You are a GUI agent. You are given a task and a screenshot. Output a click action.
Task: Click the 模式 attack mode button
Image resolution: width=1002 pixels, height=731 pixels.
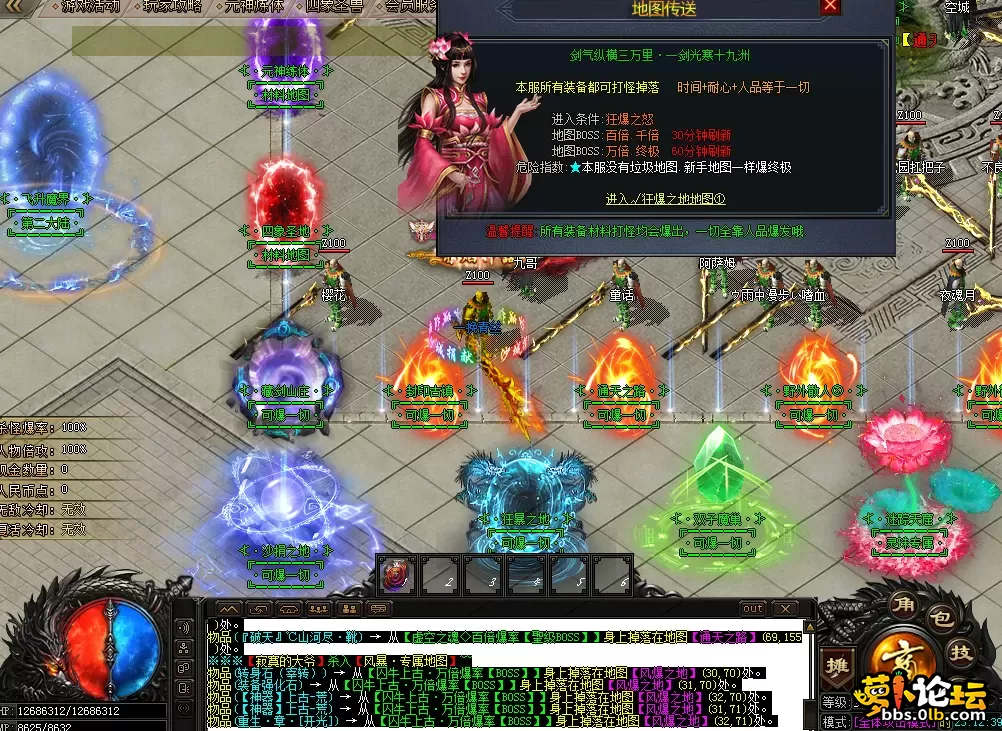[834, 721]
